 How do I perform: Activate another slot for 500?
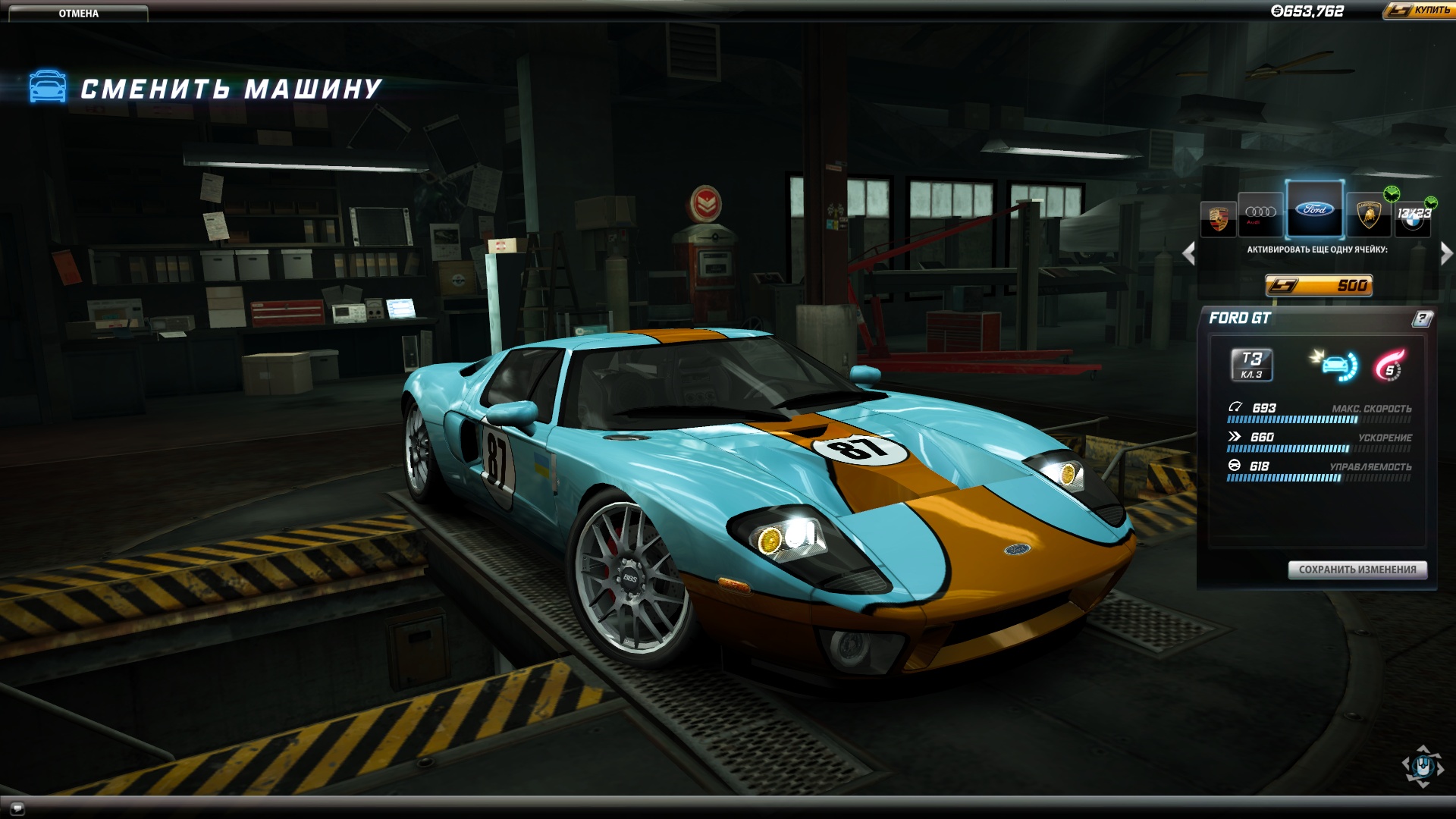pos(1319,285)
